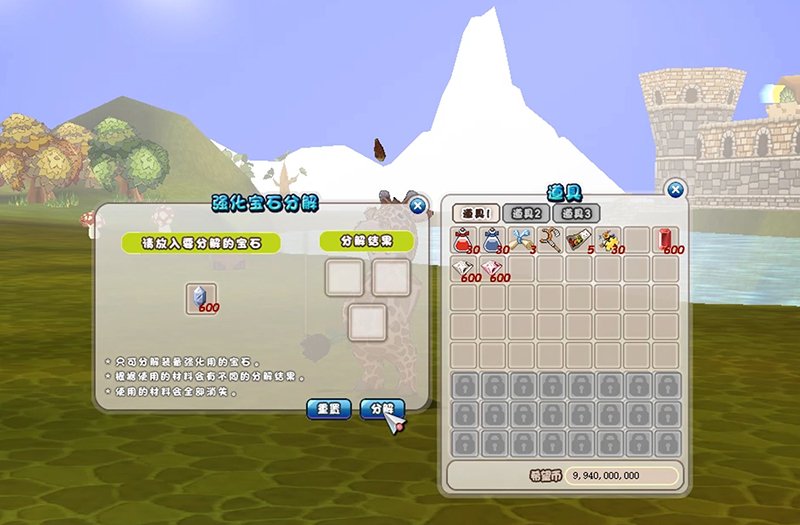Select the red potion in inventory

[x=464, y=240]
